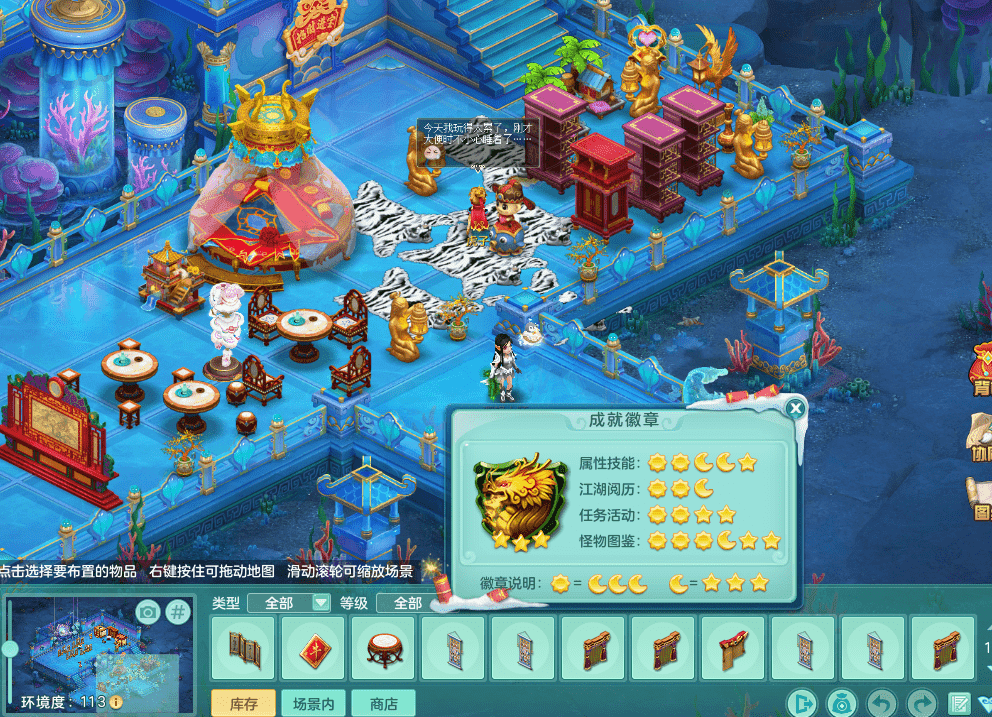Click the 环境度 info icon

click(116, 702)
